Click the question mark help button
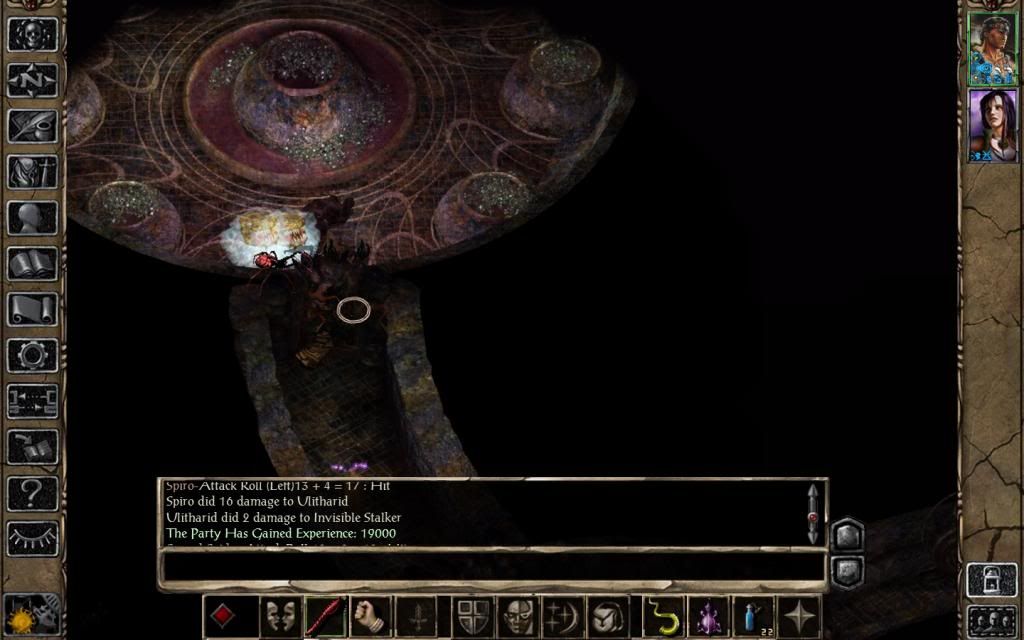1024x640 pixels. tap(32, 492)
